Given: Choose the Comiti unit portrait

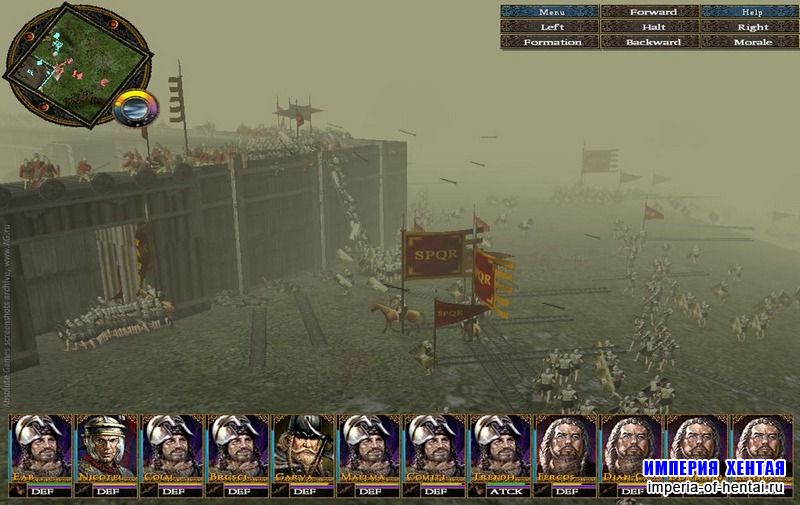Looking at the screenshot, I should click(x=435, y=448).
